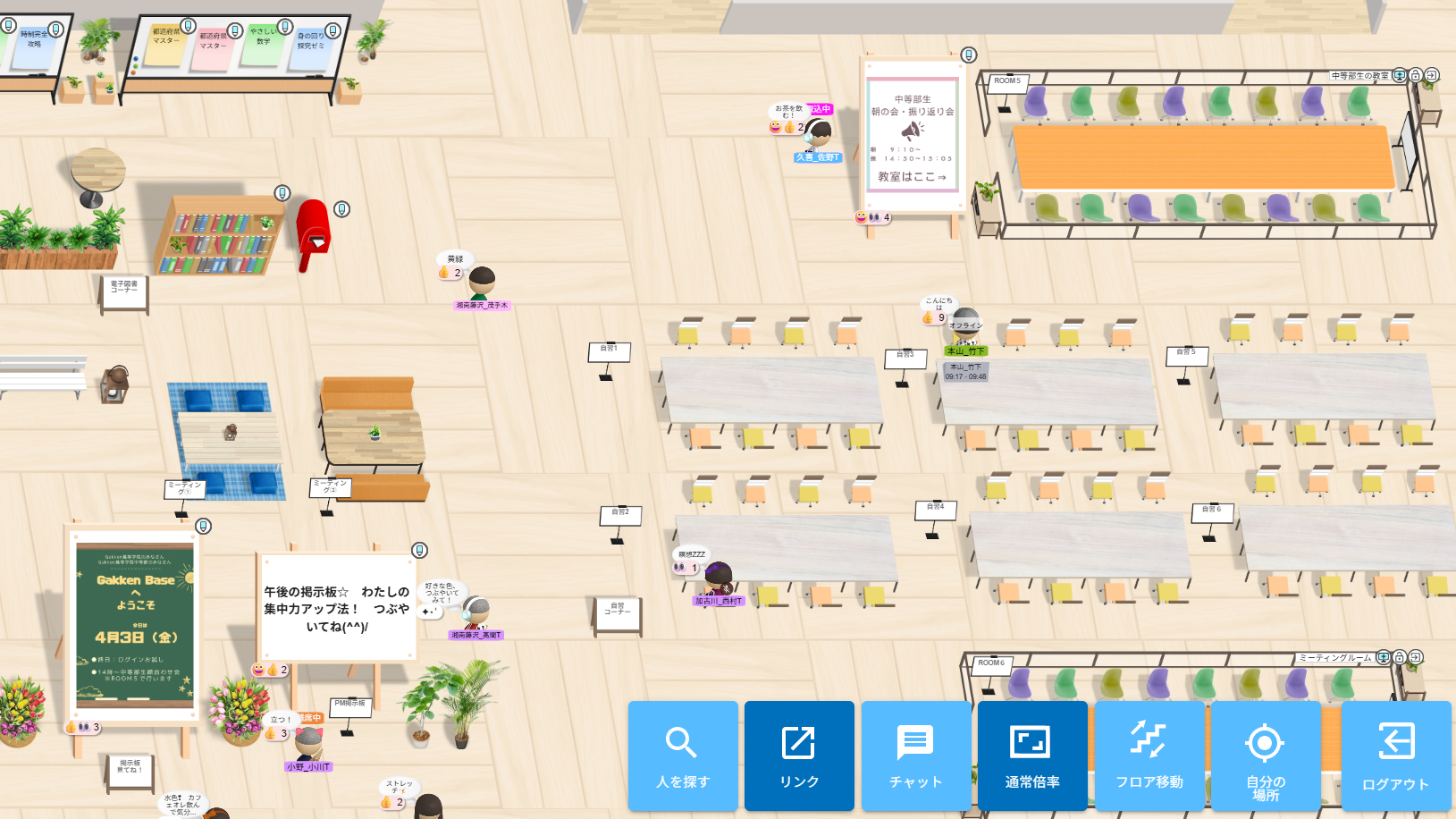The width and height of the screenshot is (1456, 819).
Task: Open the info icon above the bookshelf
Action: pos(282,193)
